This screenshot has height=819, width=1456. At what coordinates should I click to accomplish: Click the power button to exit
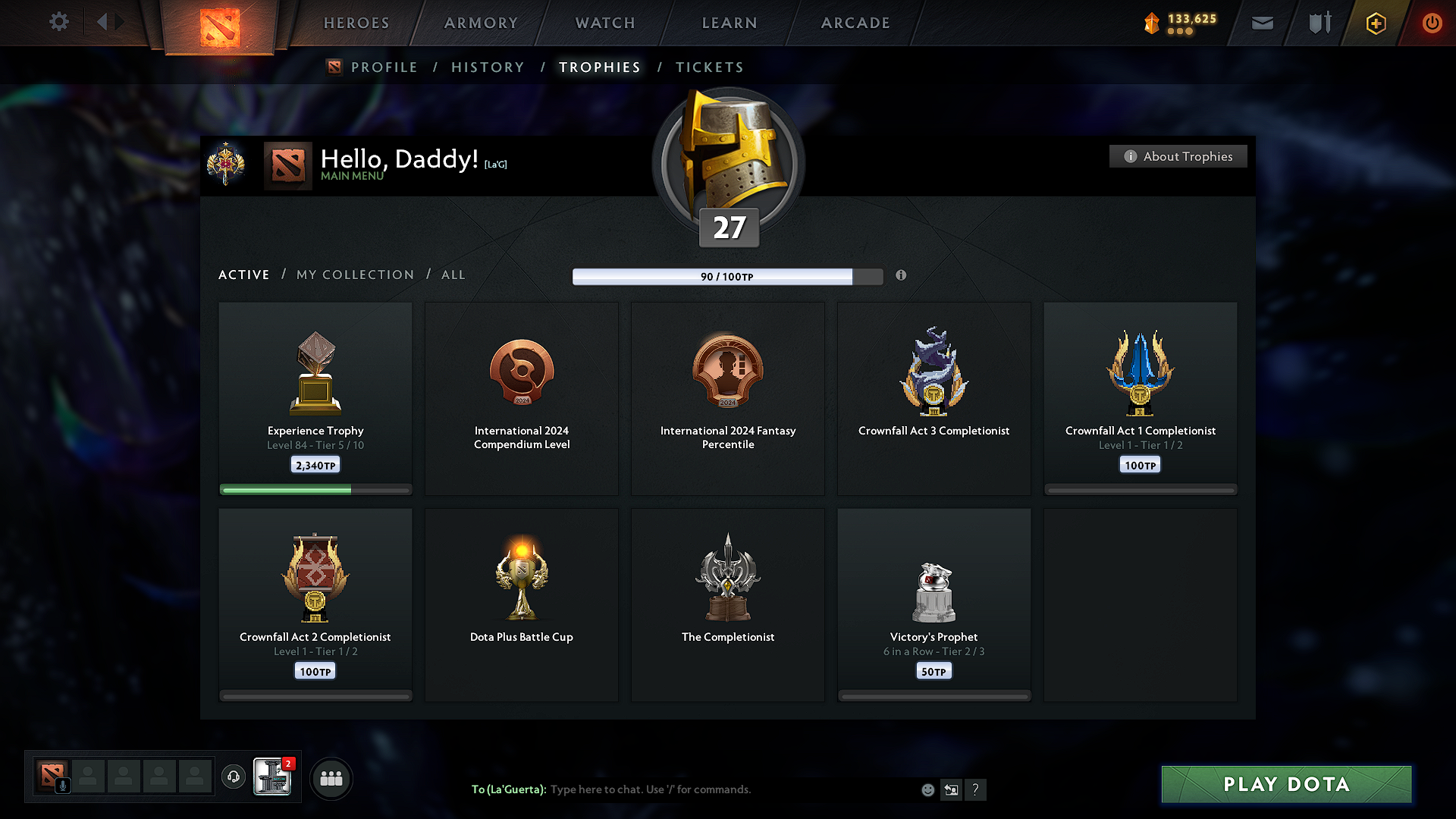[x=1432, y=23]
